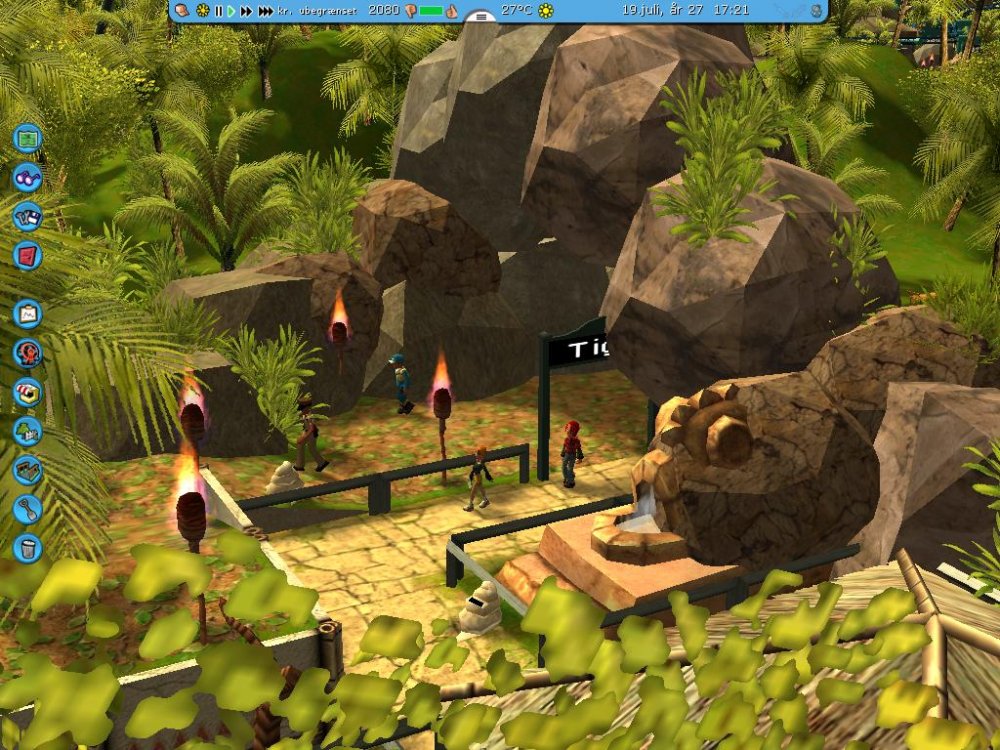Set game speed to triple fast-forward
This screenshot has height=750, width=1000.
click(265, 11)
